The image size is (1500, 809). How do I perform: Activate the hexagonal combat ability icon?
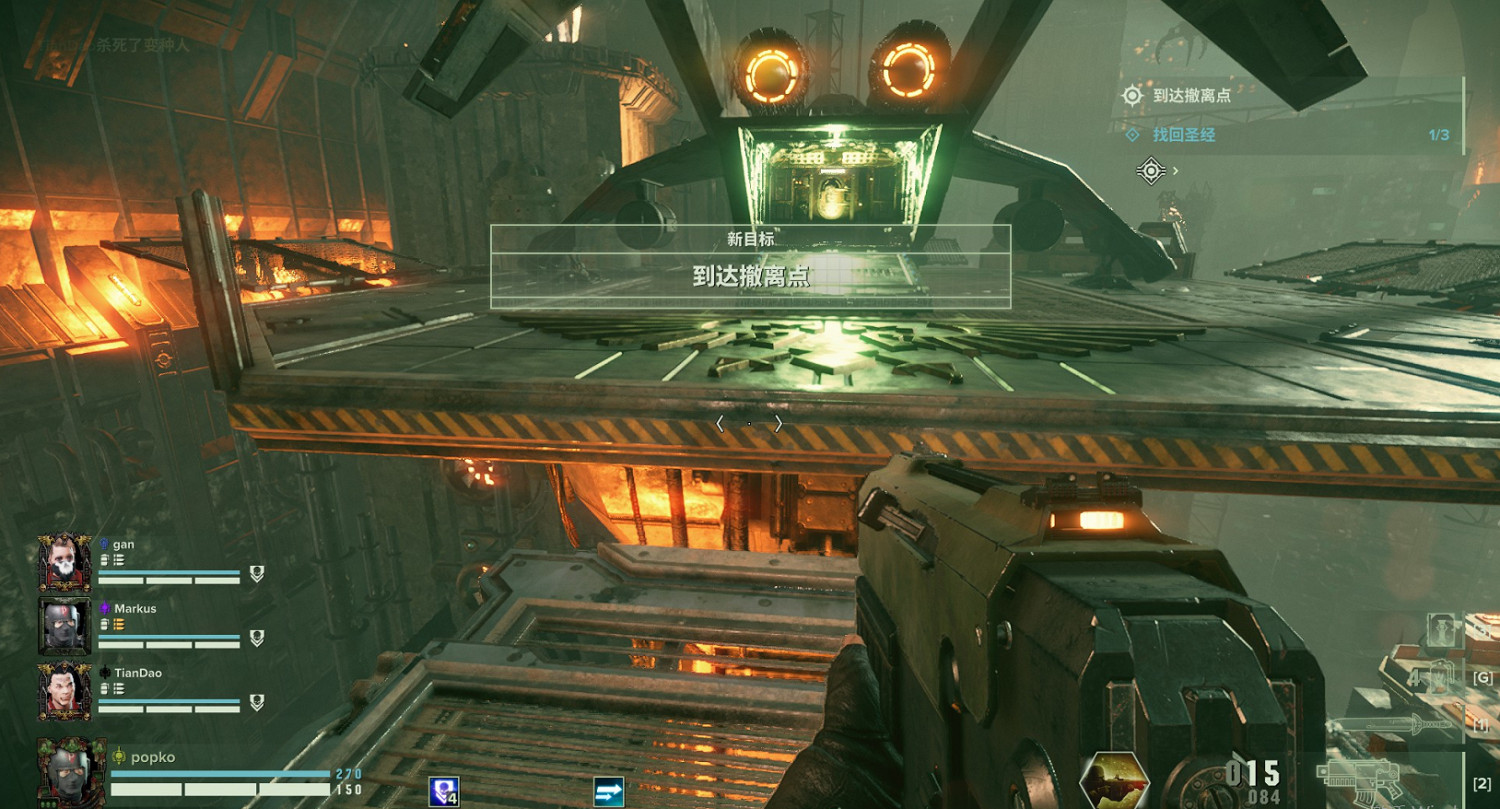[x=1115, y=781]
